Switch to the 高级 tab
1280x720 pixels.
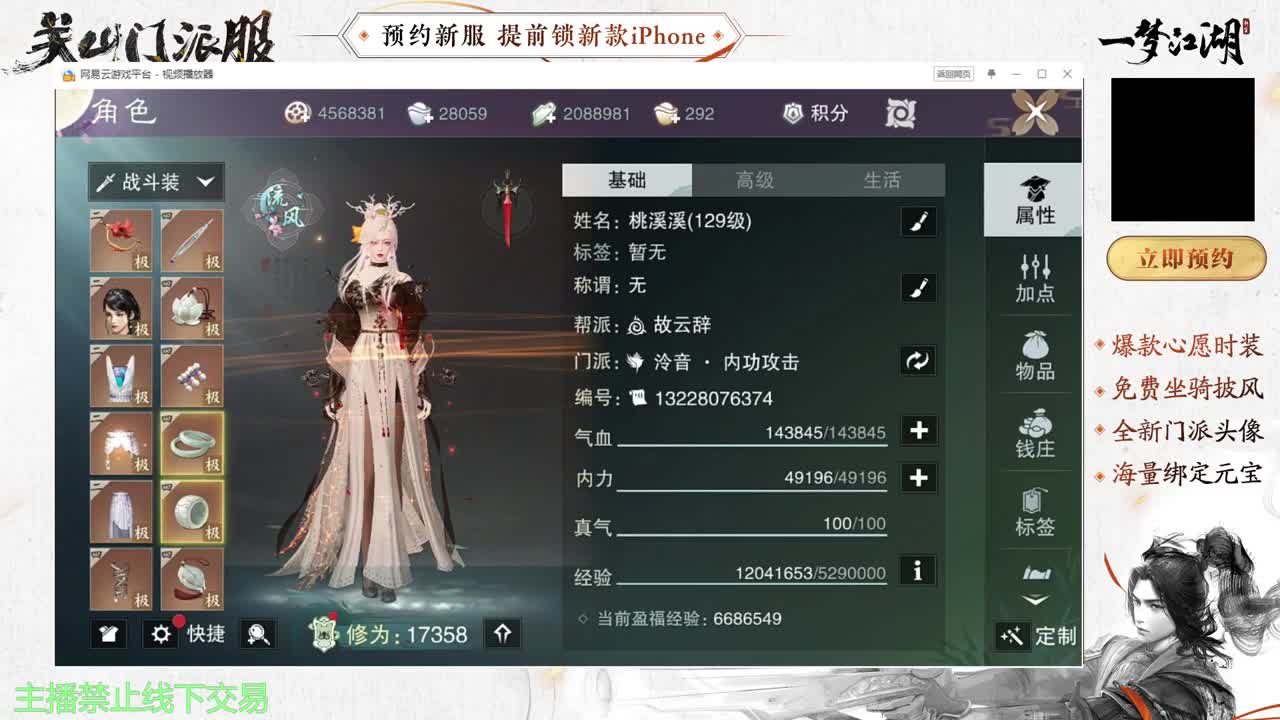(x=753, y=180)
